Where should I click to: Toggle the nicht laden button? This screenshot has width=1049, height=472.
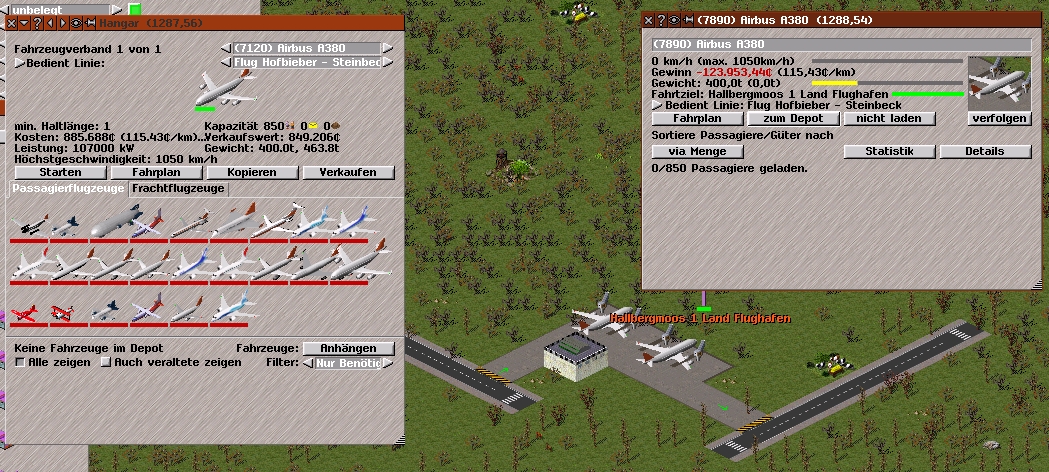889,118
